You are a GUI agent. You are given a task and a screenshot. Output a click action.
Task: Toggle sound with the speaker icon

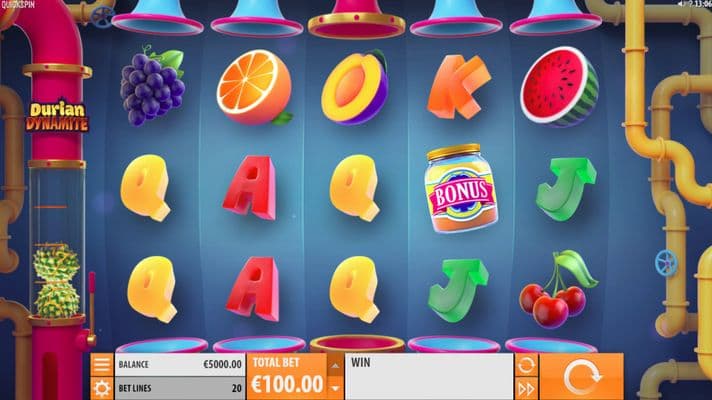[679, 5]
